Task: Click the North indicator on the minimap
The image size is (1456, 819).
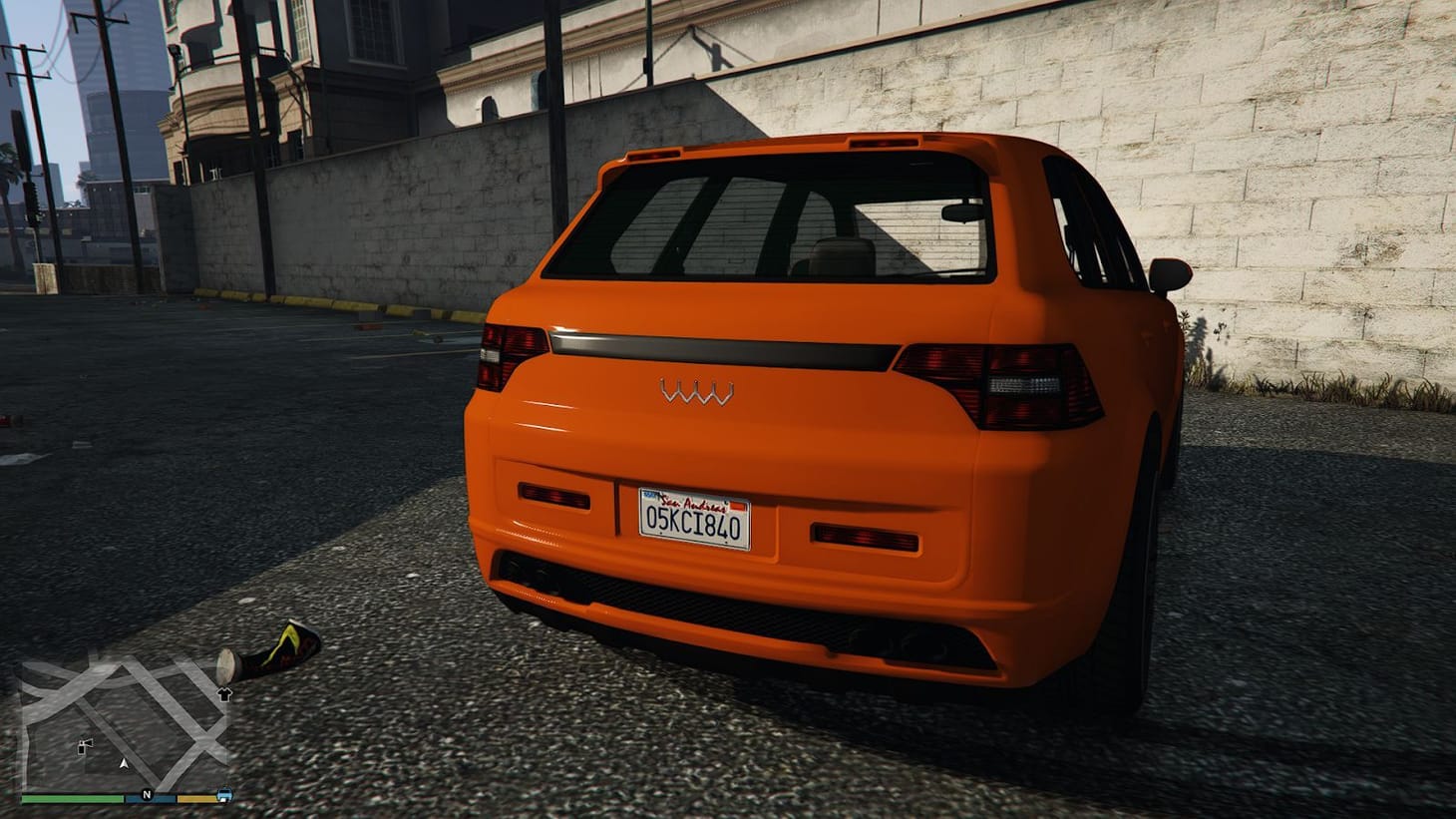Action: pyautogui.click(x=149, y=794)
